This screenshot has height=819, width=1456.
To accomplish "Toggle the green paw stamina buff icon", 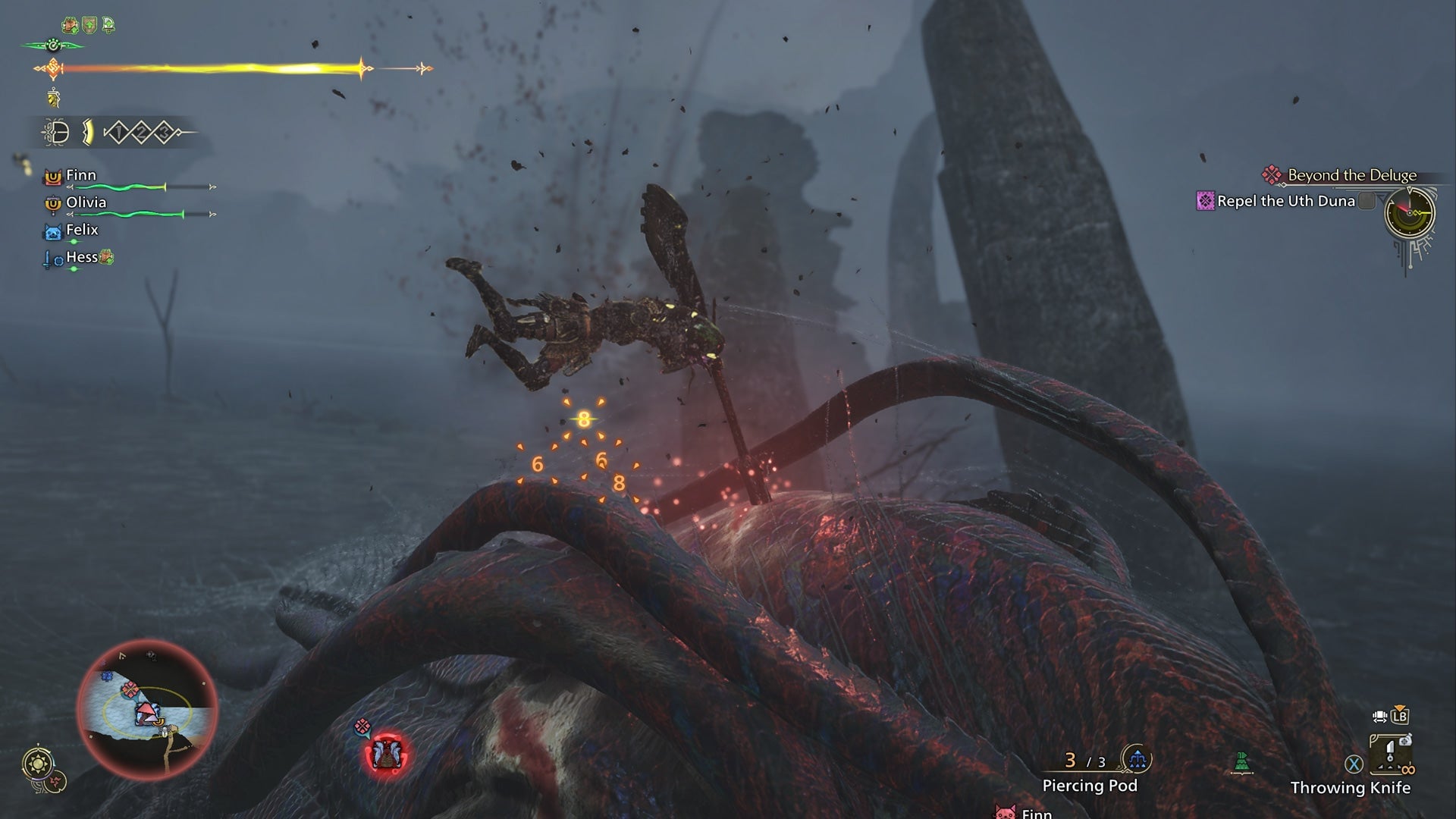I will pos(52,45).
